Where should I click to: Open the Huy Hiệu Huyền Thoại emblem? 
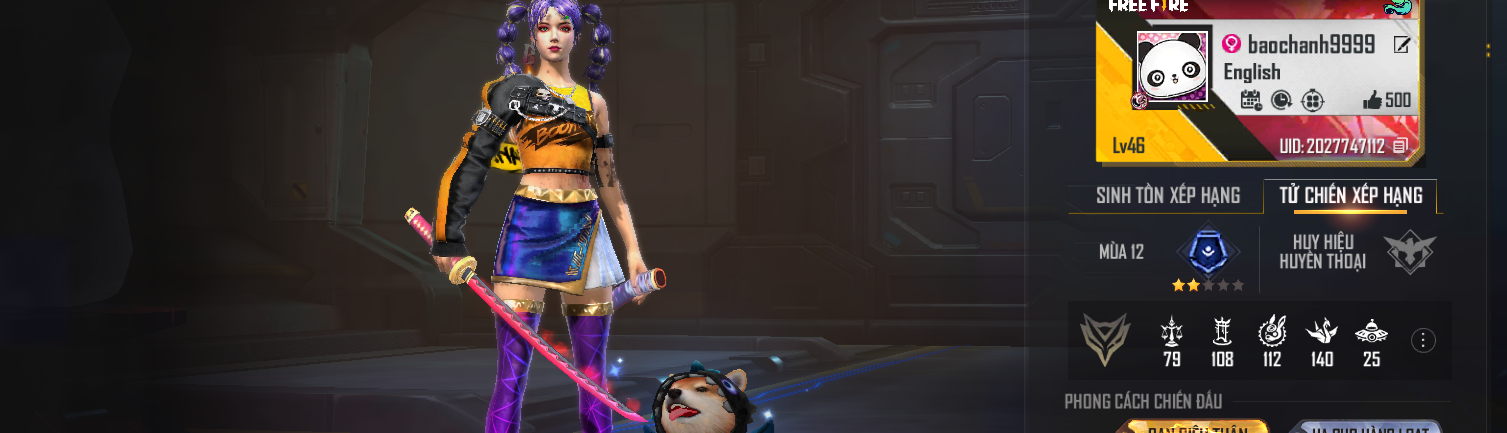tap(1410, 251)
